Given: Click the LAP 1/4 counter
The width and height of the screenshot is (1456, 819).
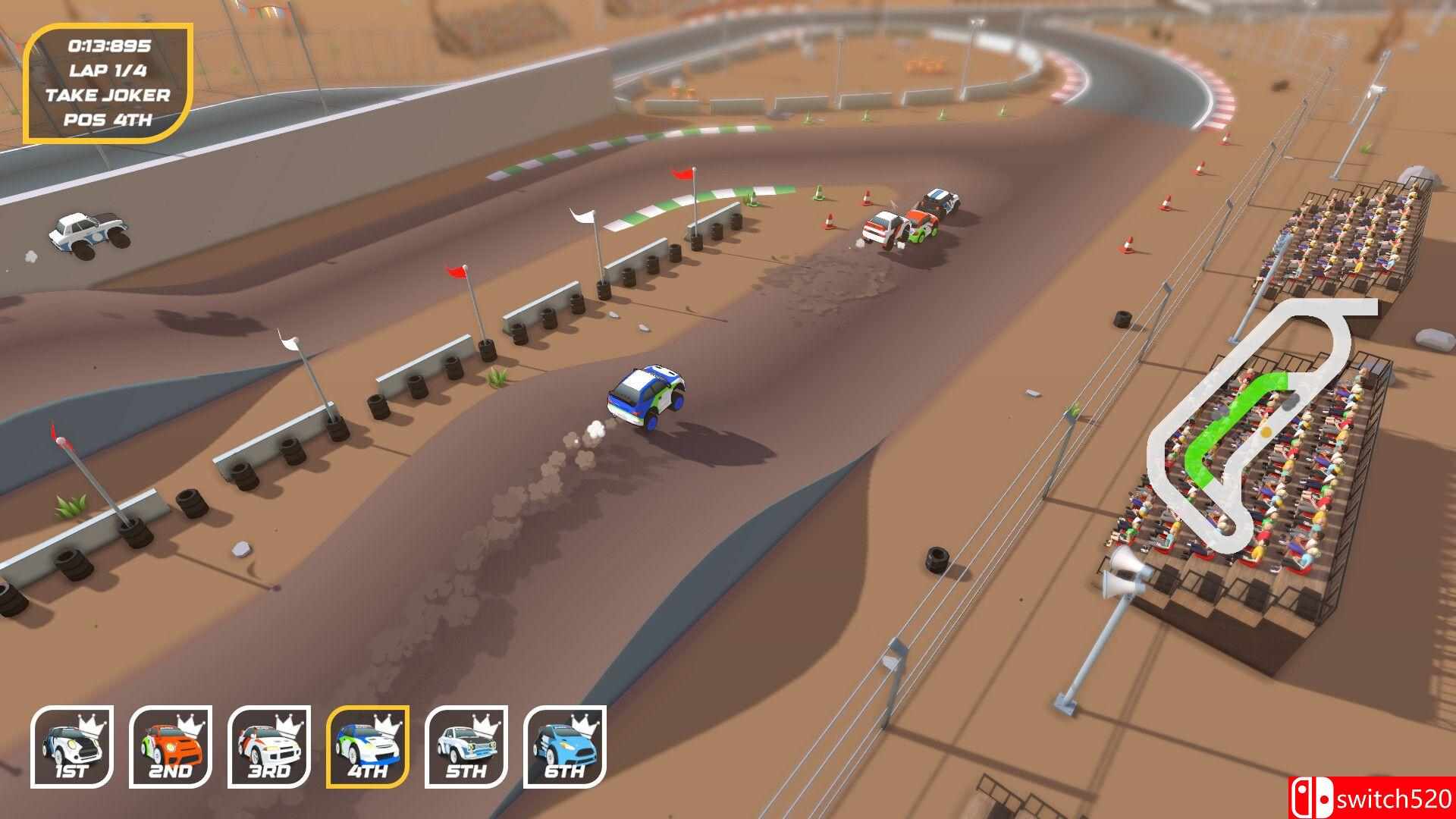Looking at the screenshot, I should click(111, 70).
